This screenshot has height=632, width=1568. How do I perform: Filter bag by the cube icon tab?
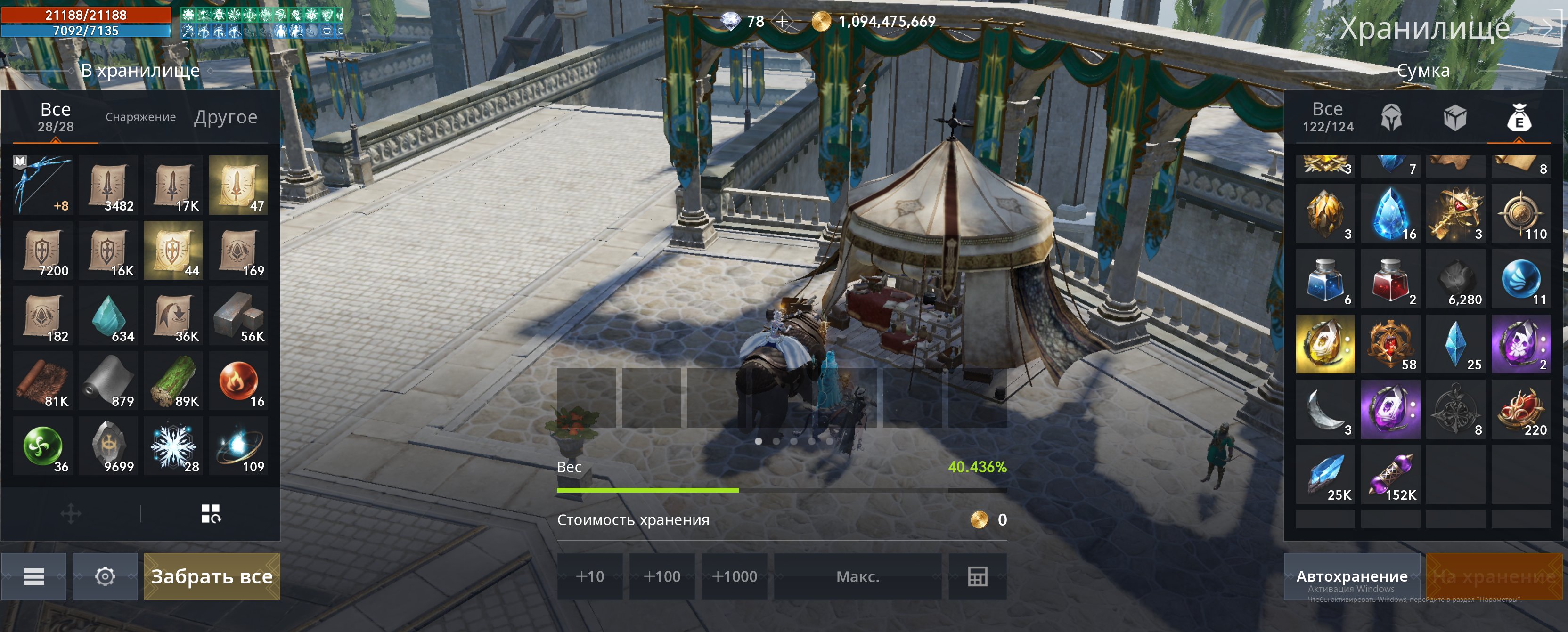click(1455, 117)
